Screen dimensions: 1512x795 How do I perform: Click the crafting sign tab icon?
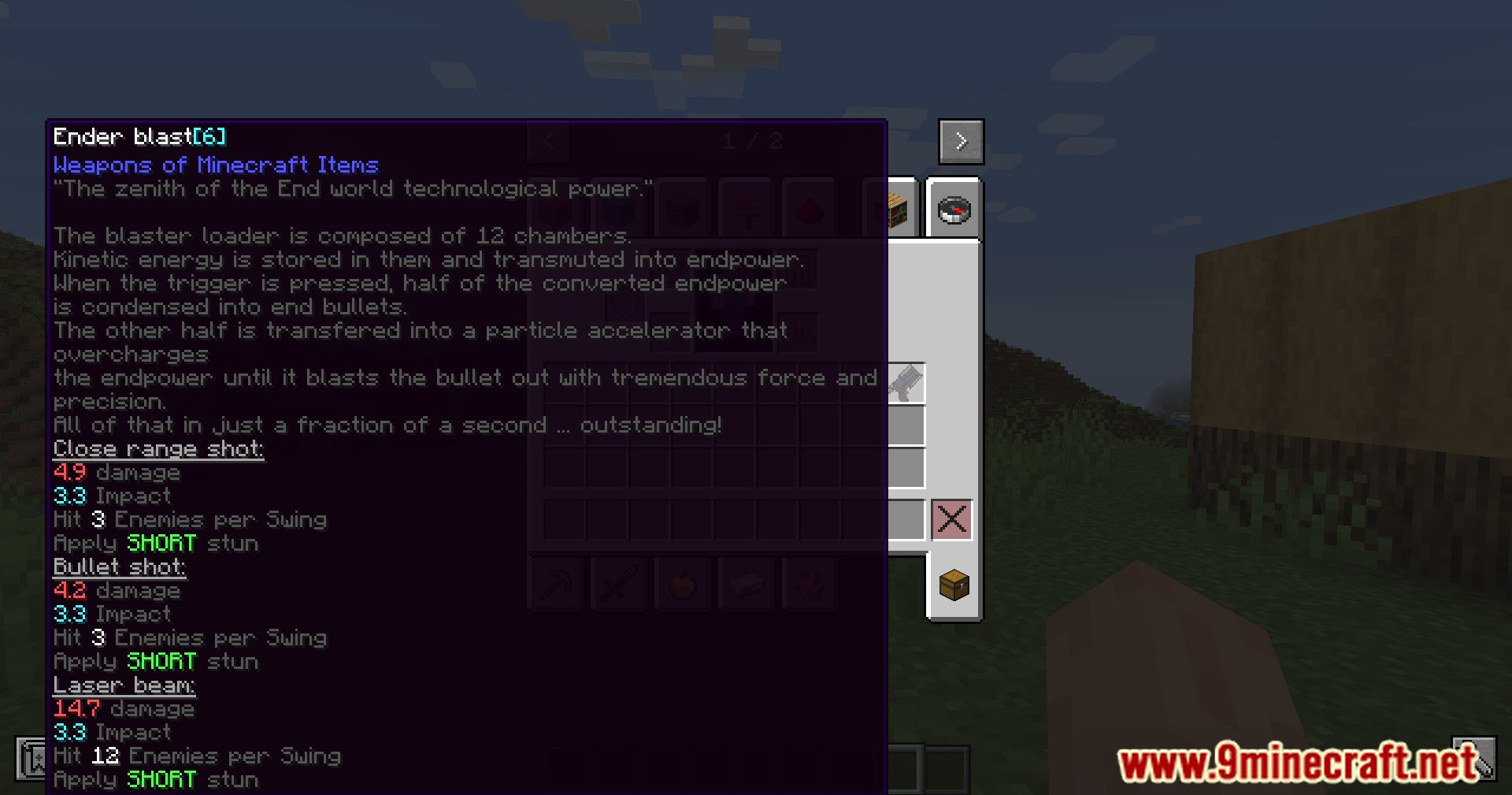[x=746, y=207]
